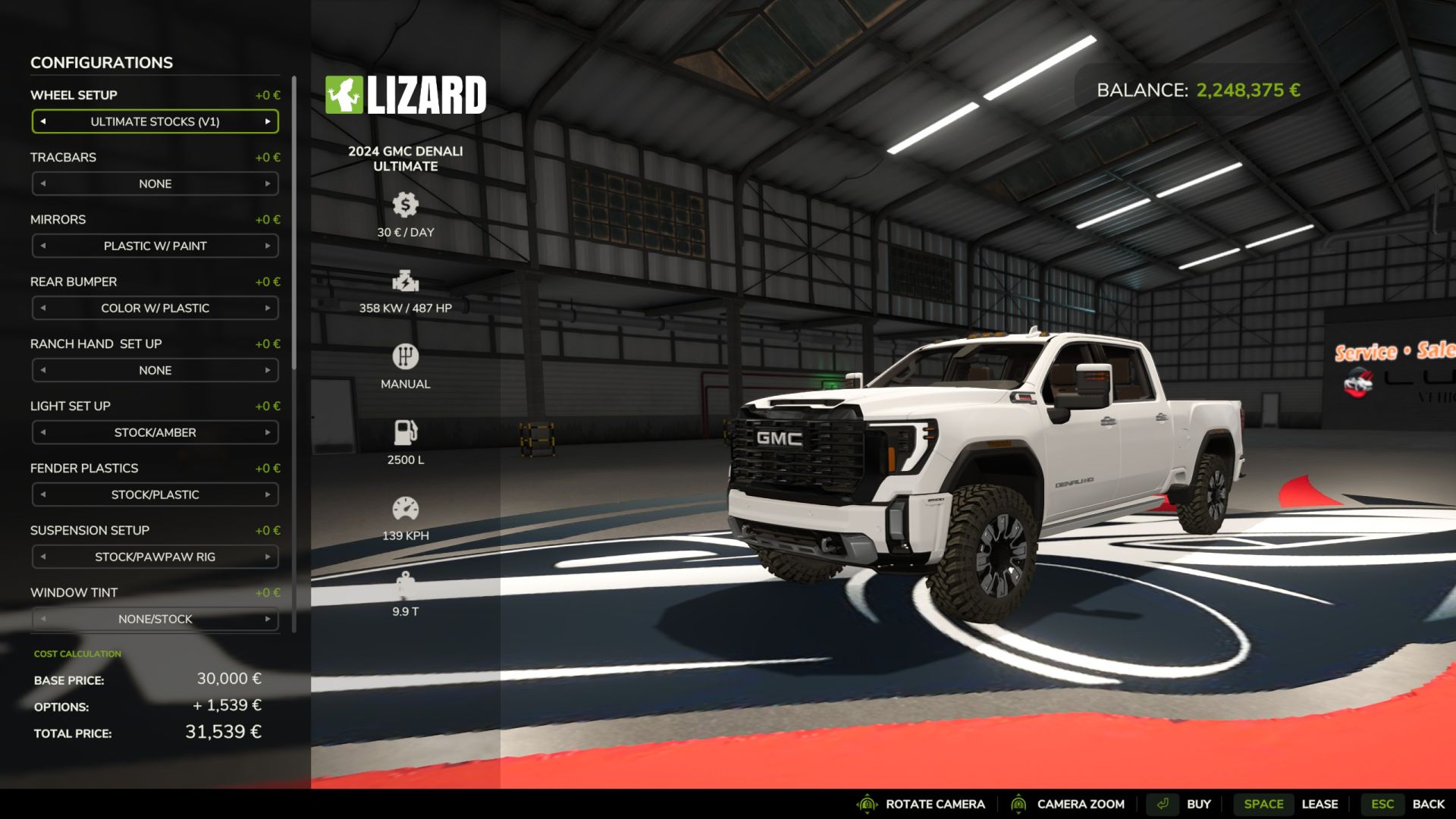Select next Suspension Setup option
The height and width of the screenshot is (819, 1456).
point(268,557)
